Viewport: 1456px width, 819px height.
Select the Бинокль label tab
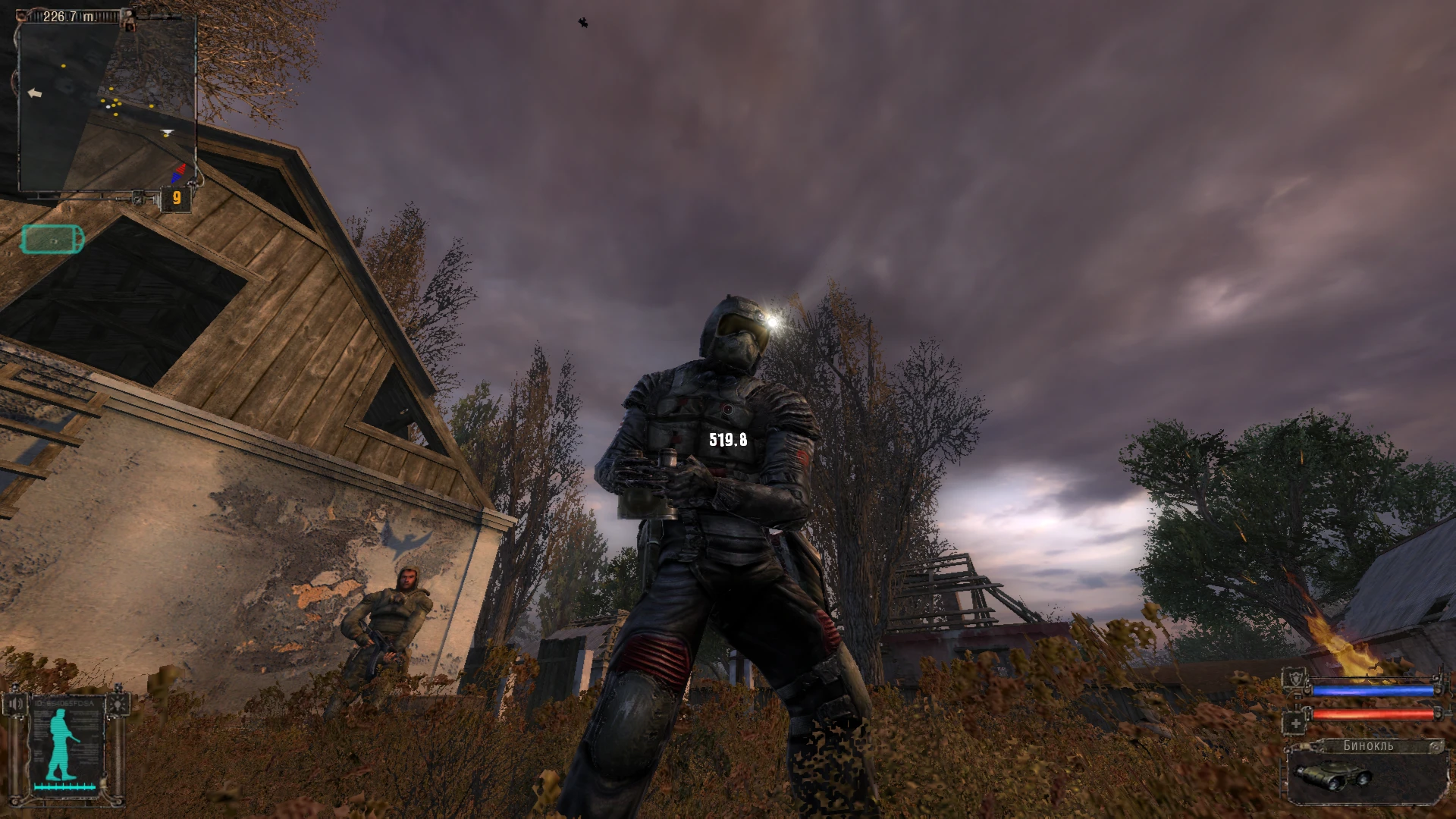[1370, 745]
